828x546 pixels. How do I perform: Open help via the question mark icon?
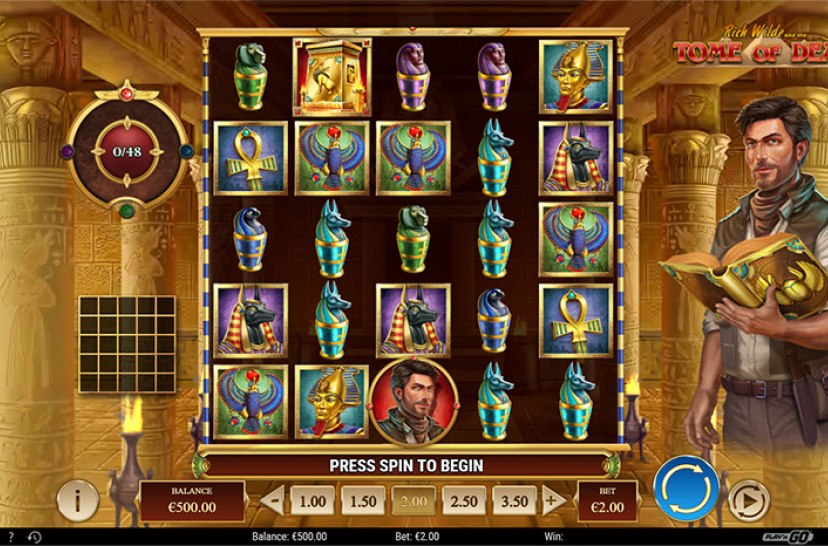(x=12, y=537)
